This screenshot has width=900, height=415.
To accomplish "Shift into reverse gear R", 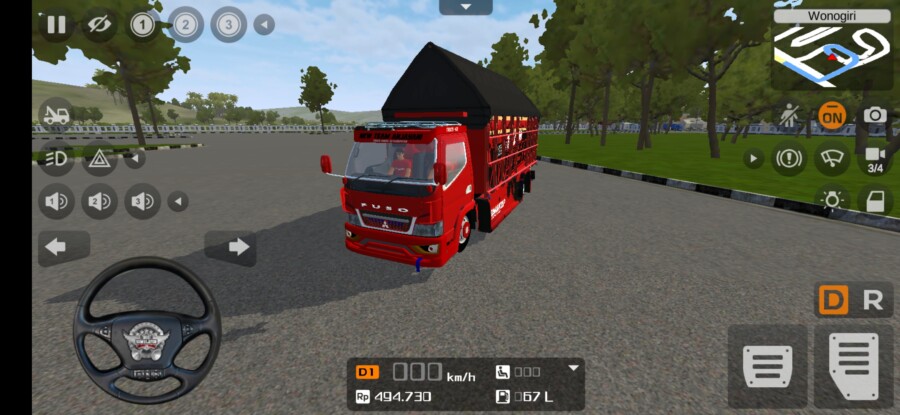I will pyautogui.click(x=872, y=300).
